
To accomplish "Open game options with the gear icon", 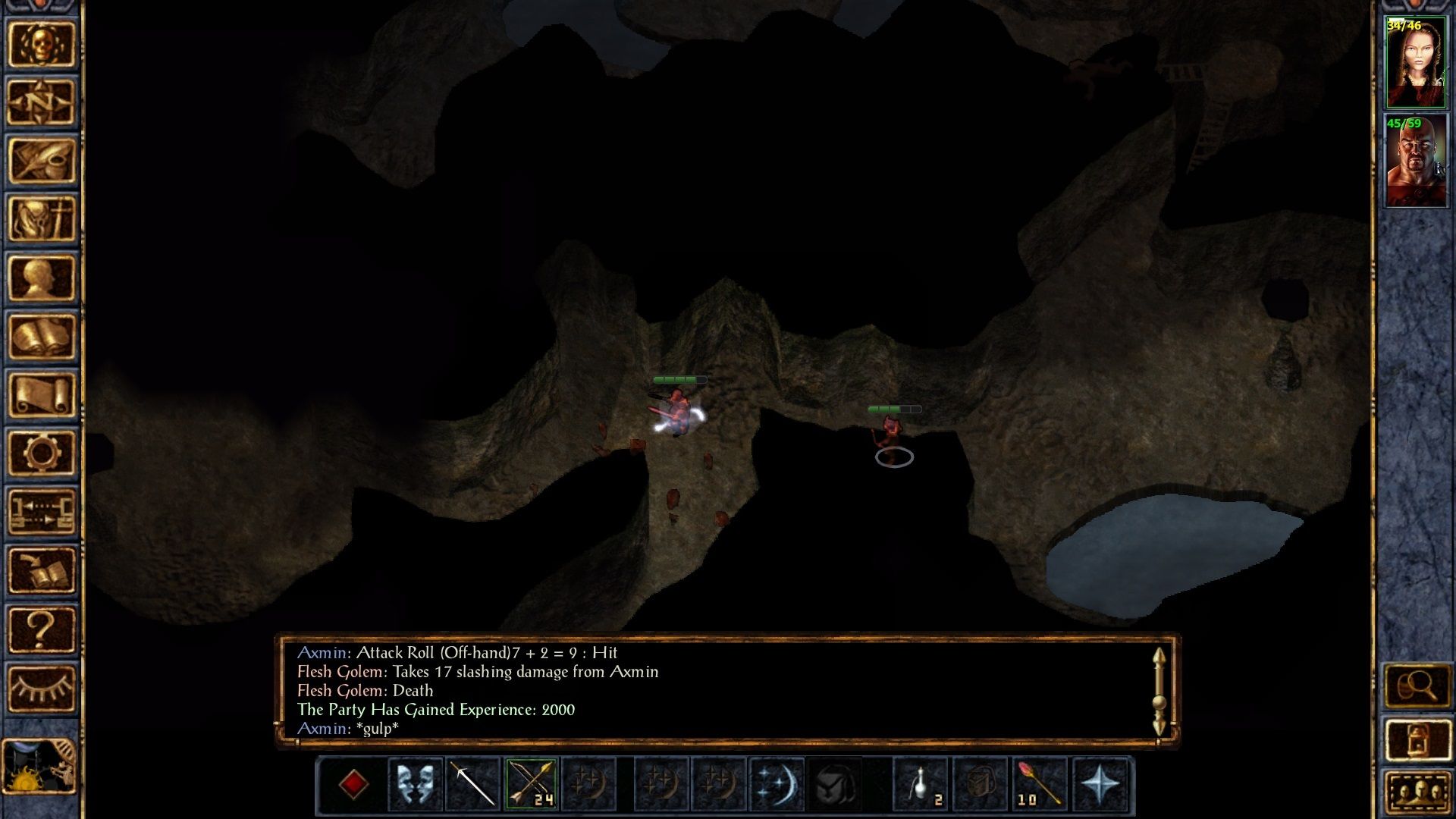I will 42,451.
